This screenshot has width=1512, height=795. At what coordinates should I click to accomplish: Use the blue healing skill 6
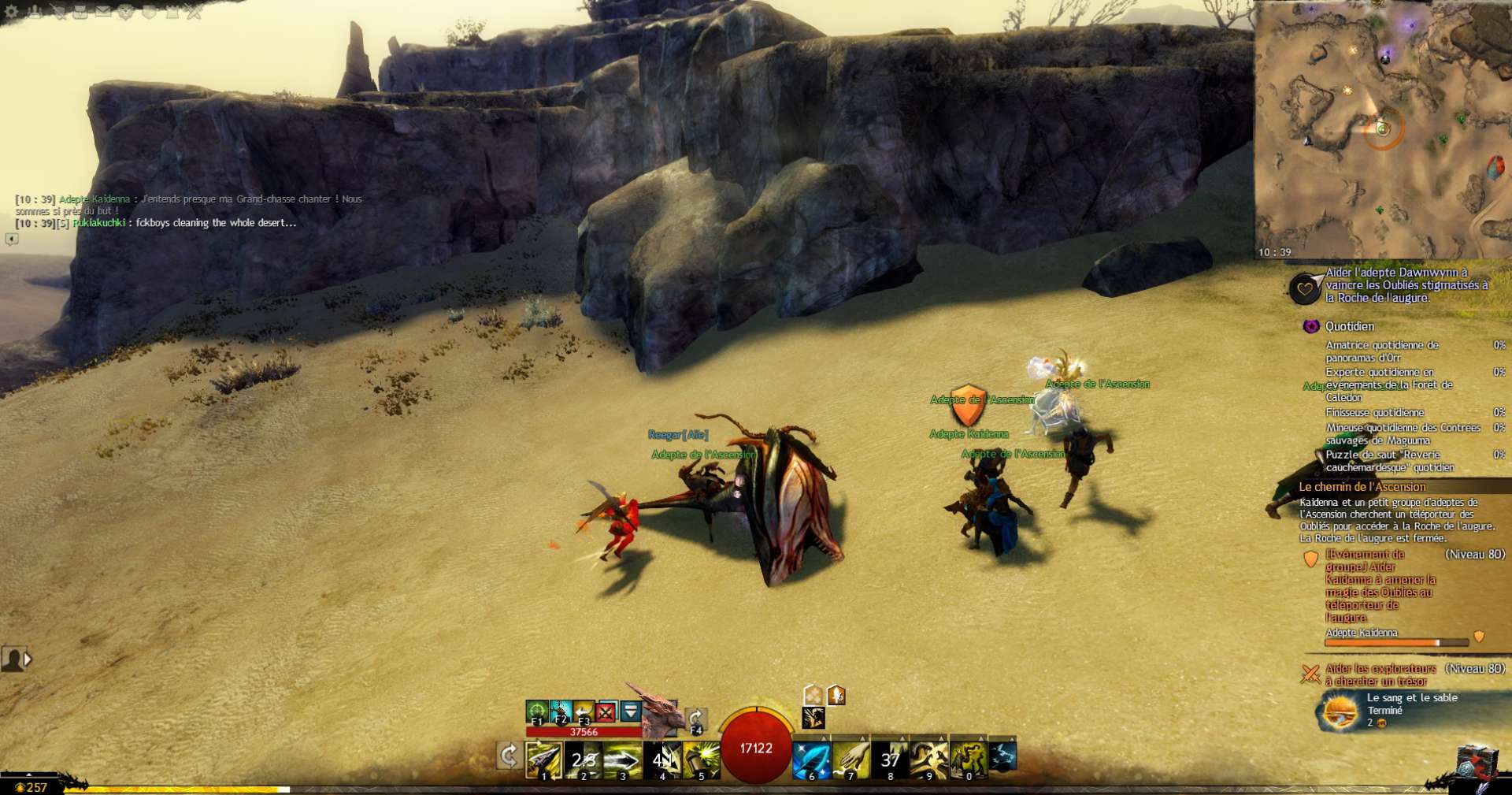point(811,760)
